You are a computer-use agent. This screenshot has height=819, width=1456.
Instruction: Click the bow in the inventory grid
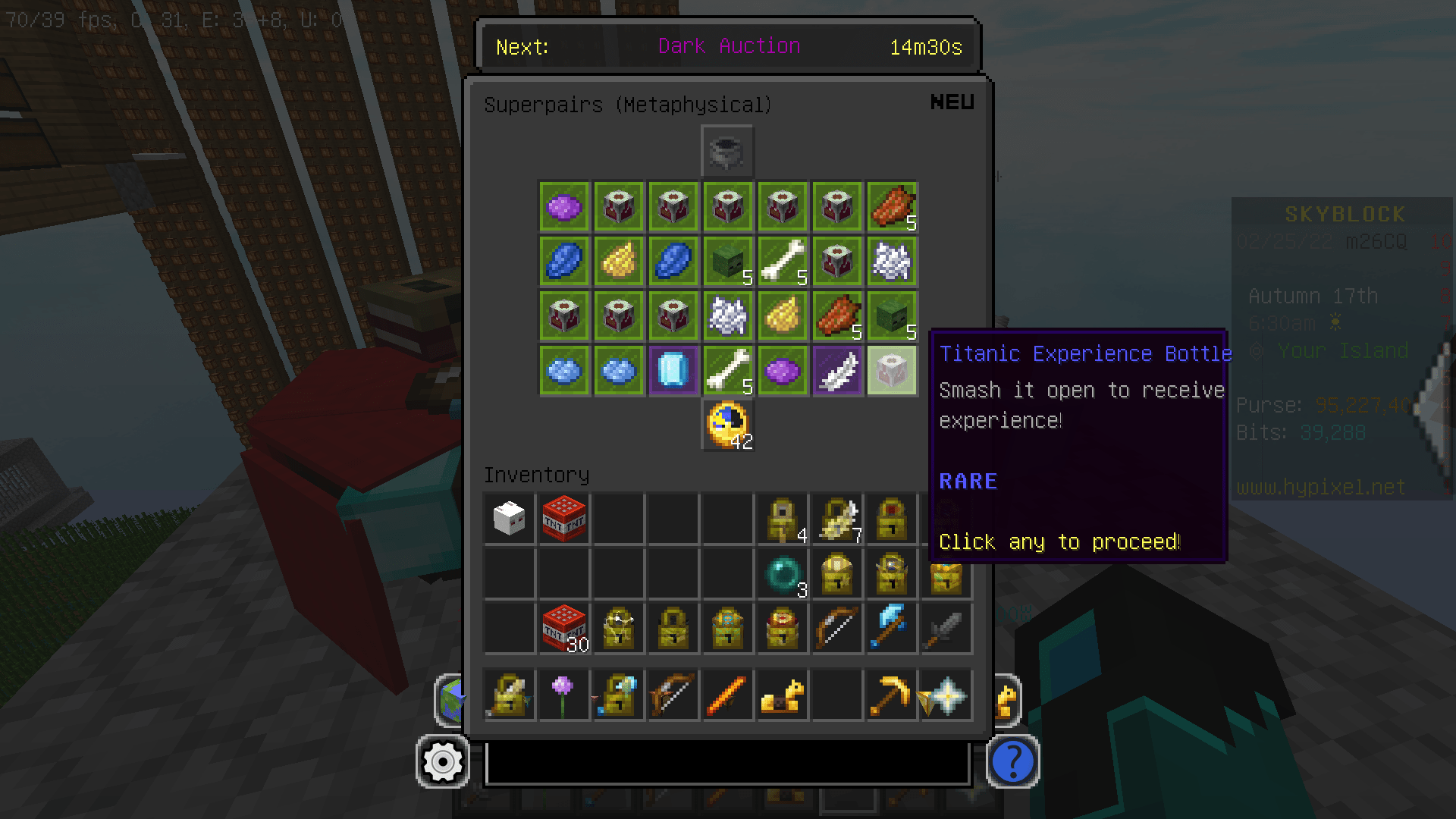(x=836, y=629)
